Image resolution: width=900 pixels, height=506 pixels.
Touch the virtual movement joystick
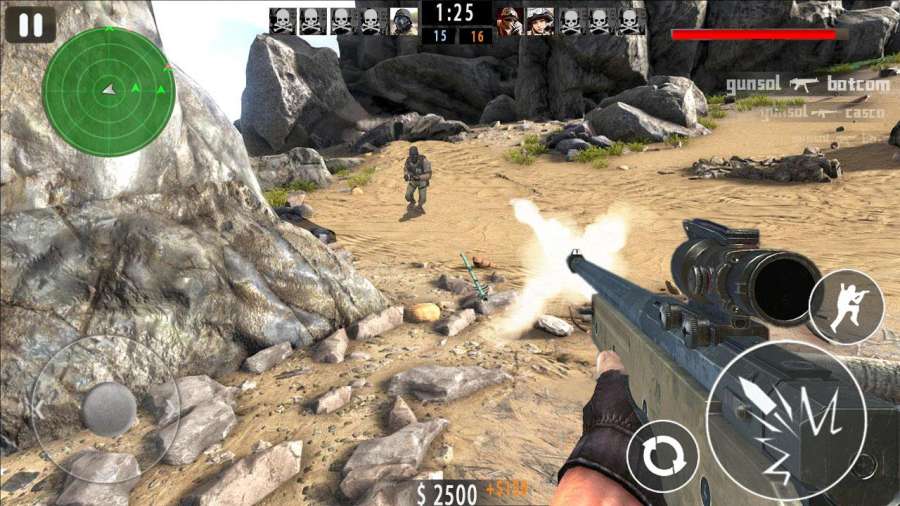click(x=108, y=408)
